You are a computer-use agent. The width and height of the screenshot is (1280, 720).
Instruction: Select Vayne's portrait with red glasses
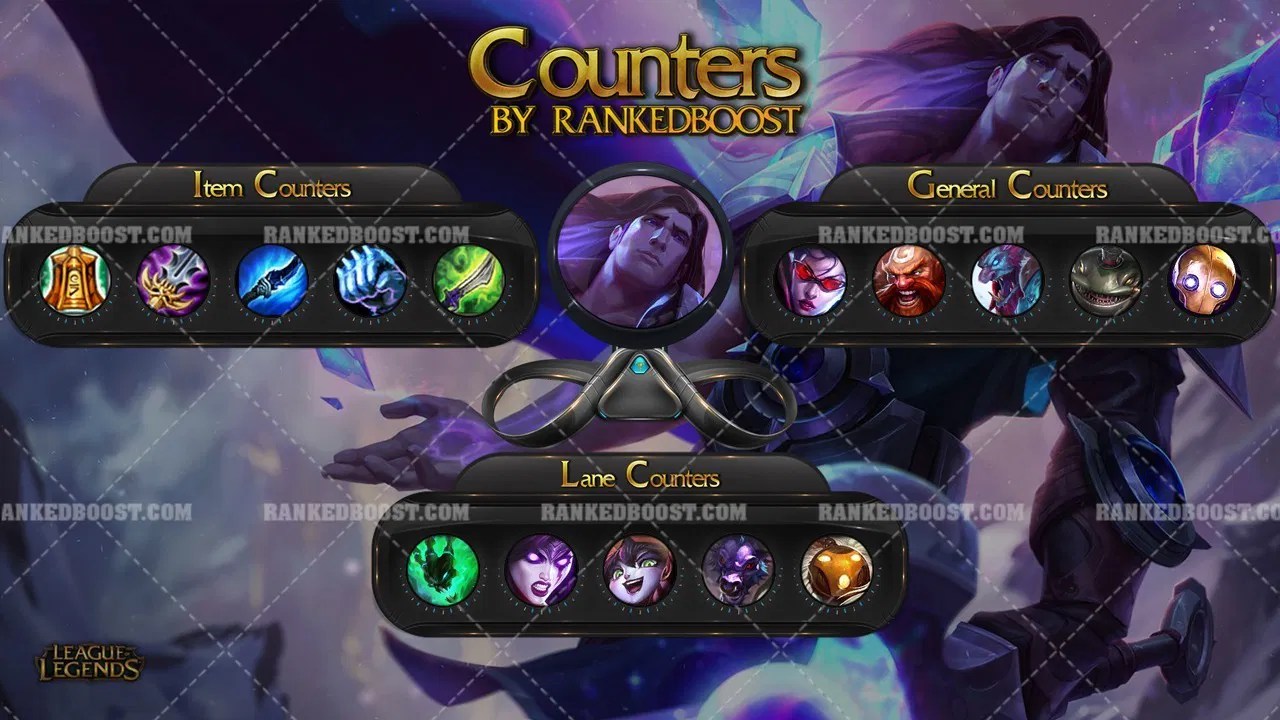click(810, 280)
